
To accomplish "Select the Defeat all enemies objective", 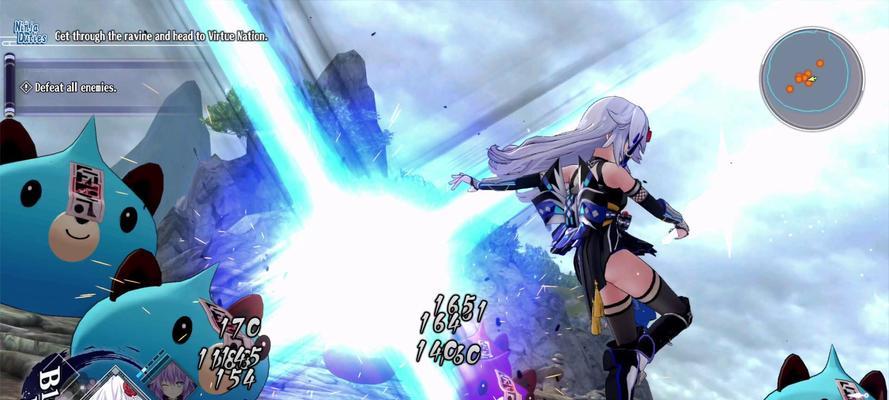I will tap(76, 87).
